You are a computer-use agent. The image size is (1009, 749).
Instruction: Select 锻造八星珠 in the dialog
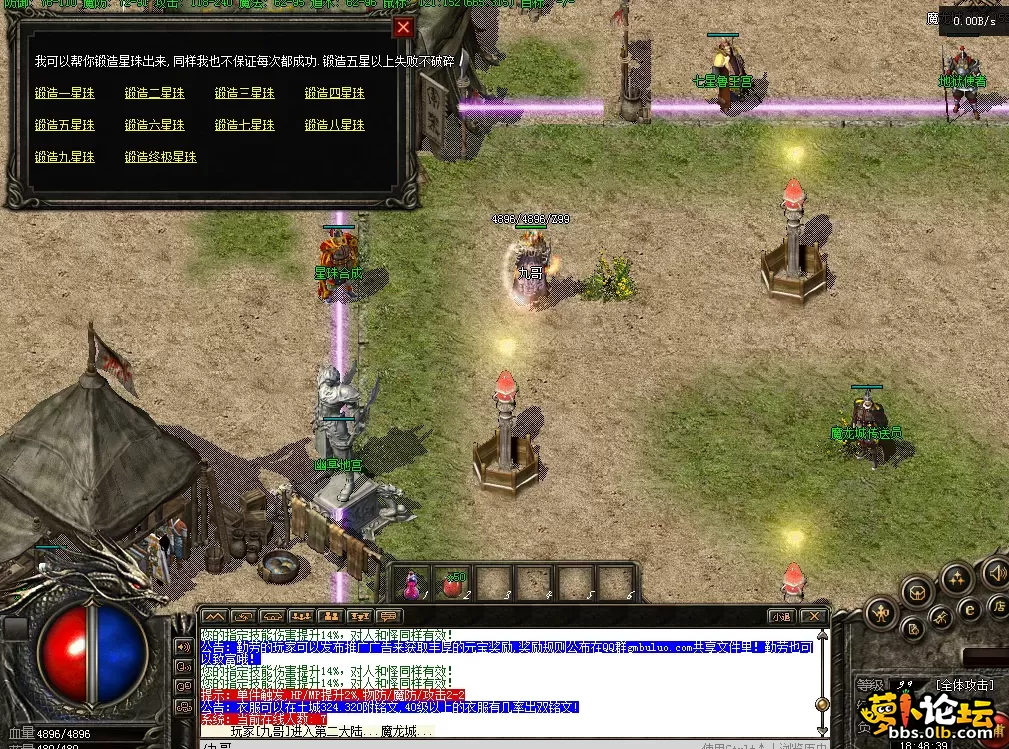pyautogui.click(x=335, y=126)
